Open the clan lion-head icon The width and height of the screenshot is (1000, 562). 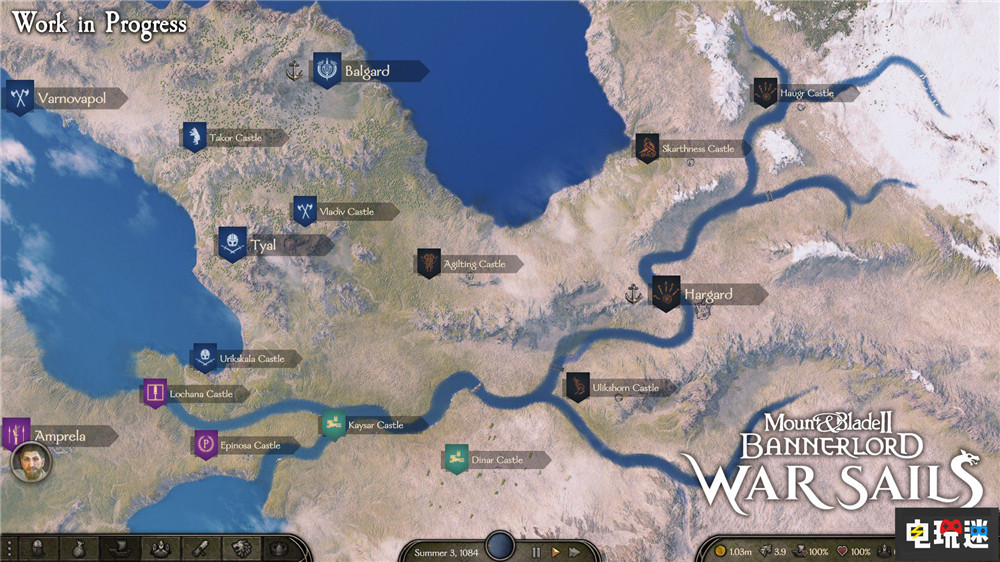coord(239,548)
